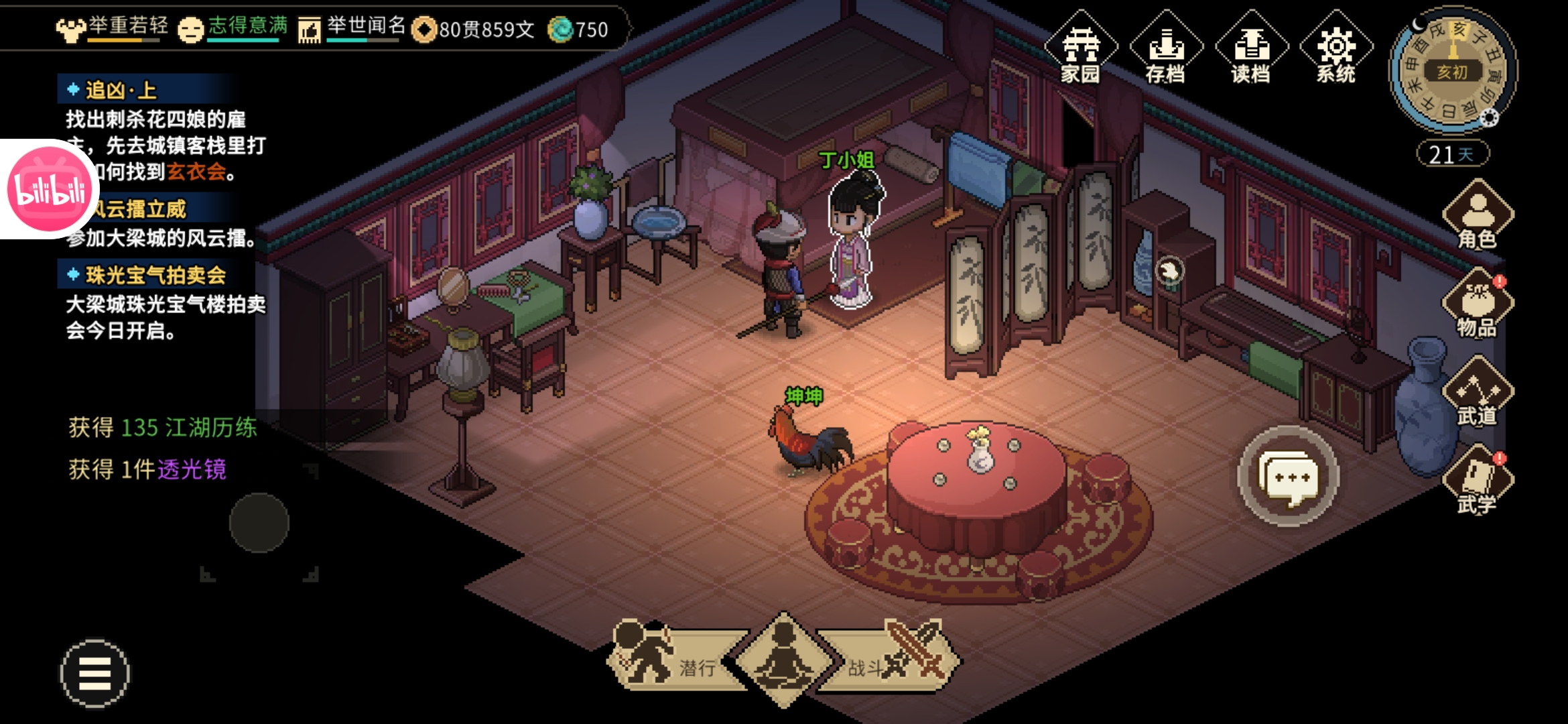Image resolution: width=1568 pixels, height=724 pixels.
Task: Open the 家园 homestead menu
Action: tap(1080, 48)
